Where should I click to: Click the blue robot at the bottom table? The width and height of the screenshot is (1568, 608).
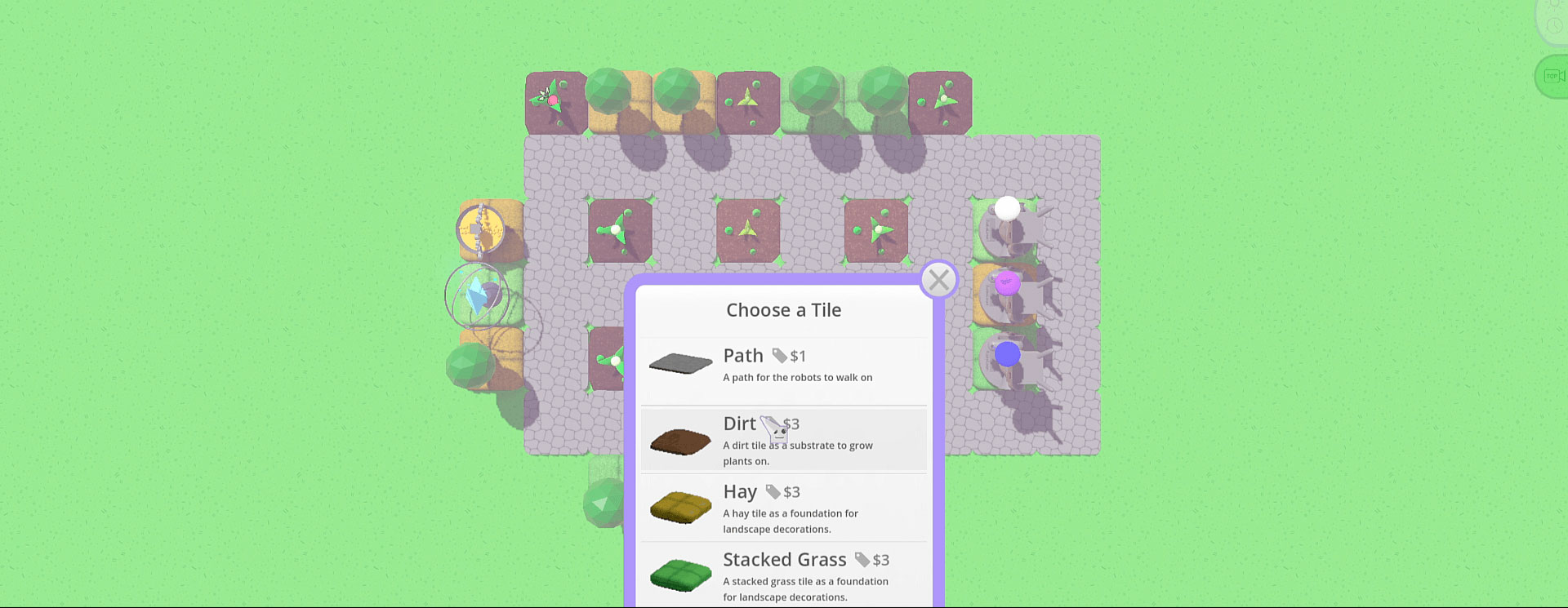coord(1008,353)
